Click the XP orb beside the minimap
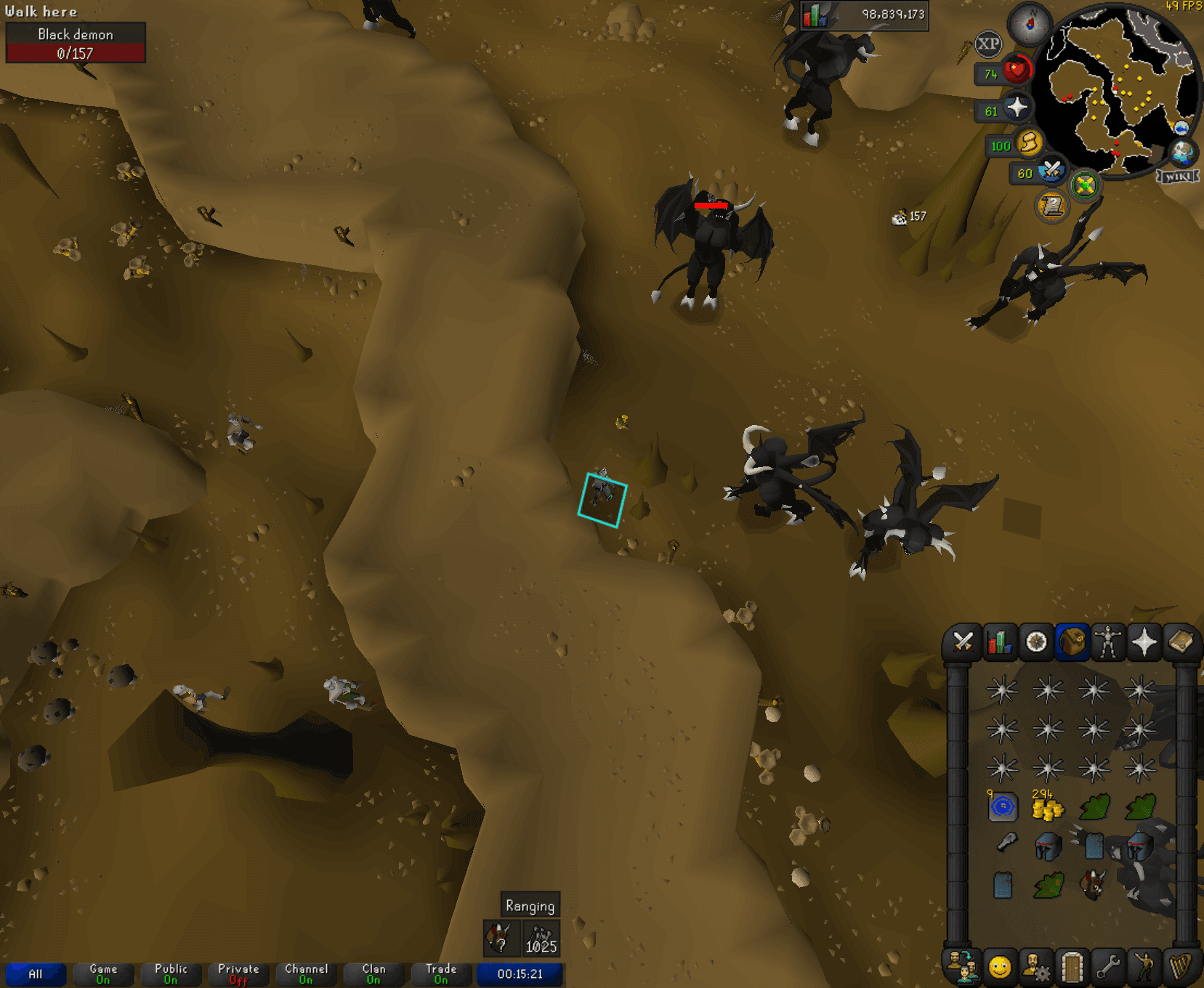Viewport: 1204px width, 988px height. tap(987, 44)
